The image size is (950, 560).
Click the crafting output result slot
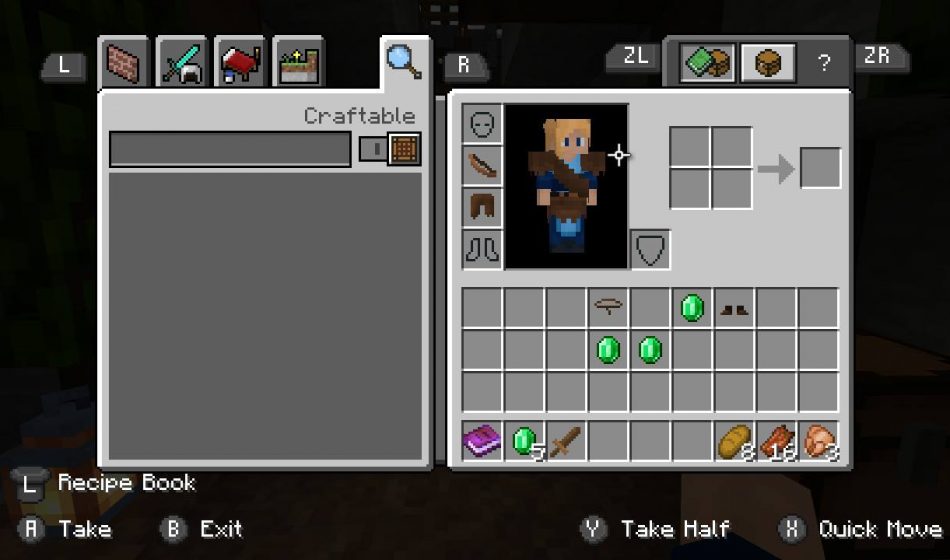[x=820, y=168]
